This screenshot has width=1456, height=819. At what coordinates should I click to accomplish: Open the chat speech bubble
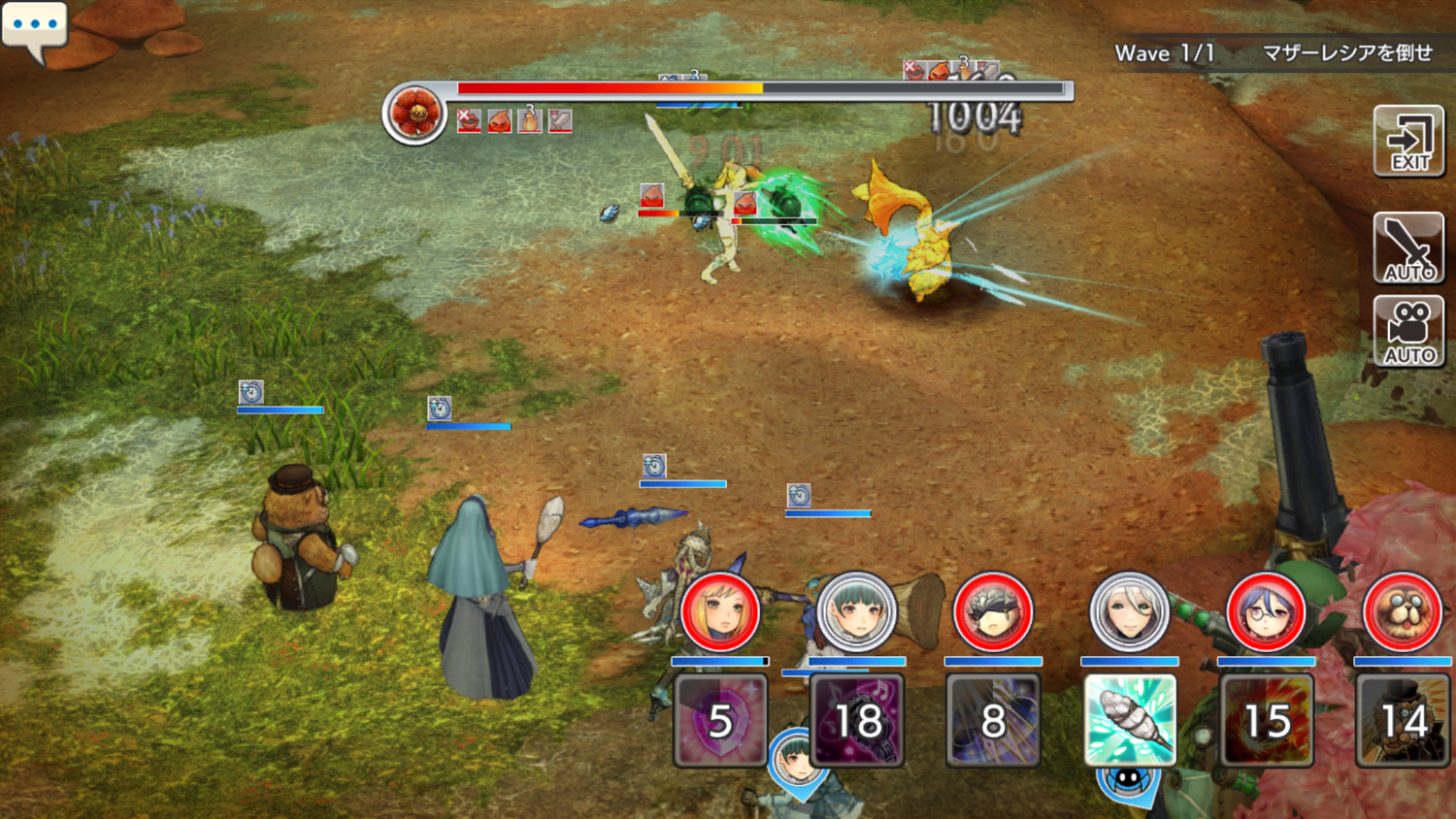[35, 28]
